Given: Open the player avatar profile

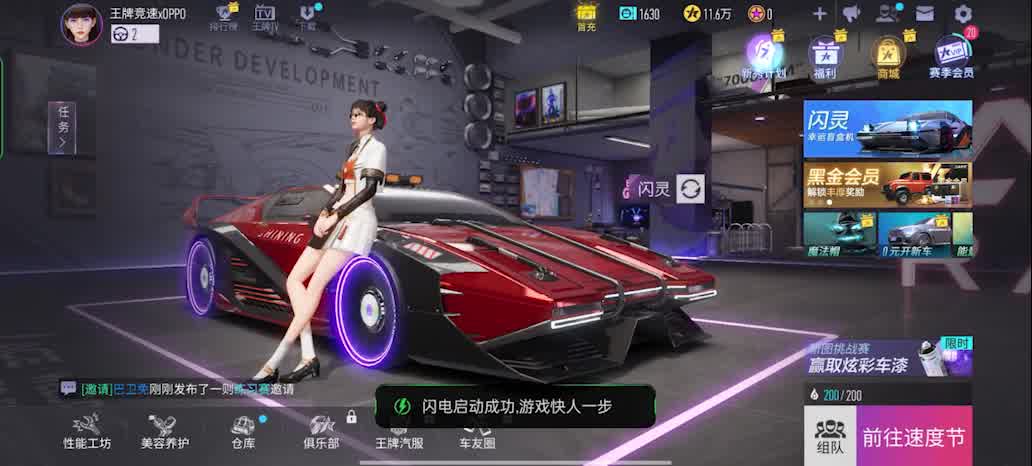Looking at the screenshot, I should pos(82,24).
